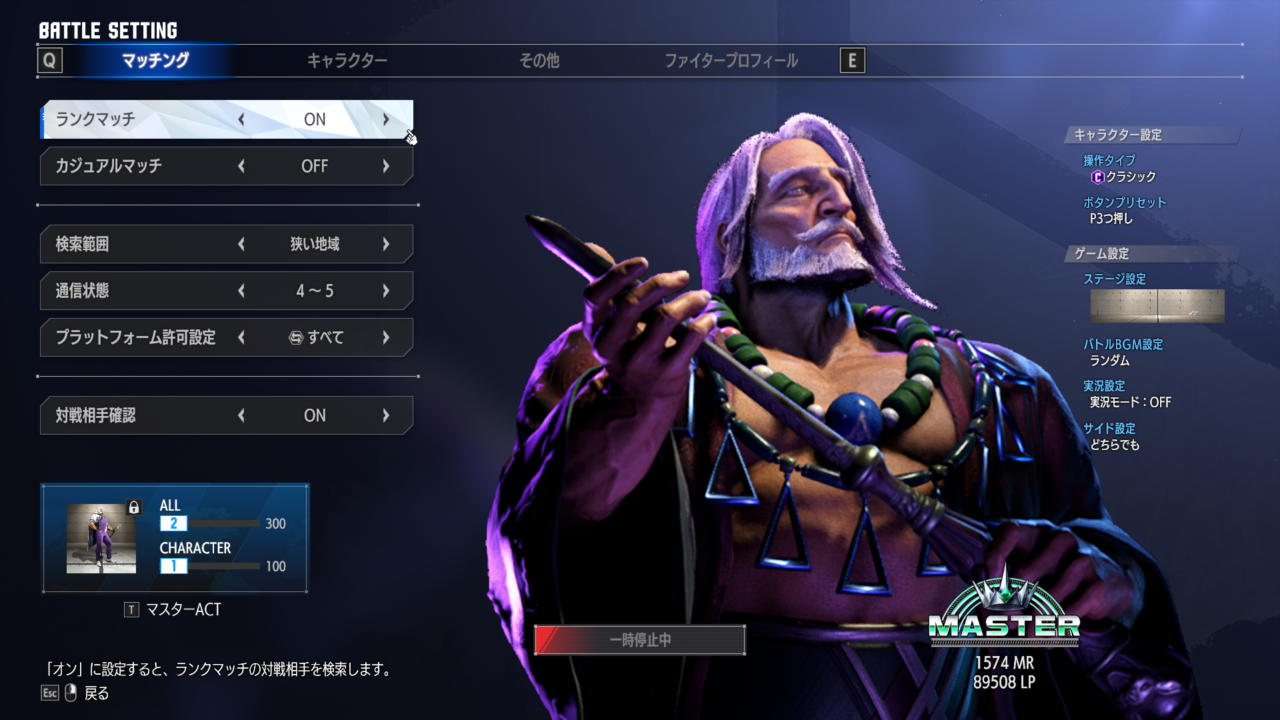This screenshot has width=1280, height=720.
Task: Click the left arrow on 通信状態
Action: click(x=241, y=291)
